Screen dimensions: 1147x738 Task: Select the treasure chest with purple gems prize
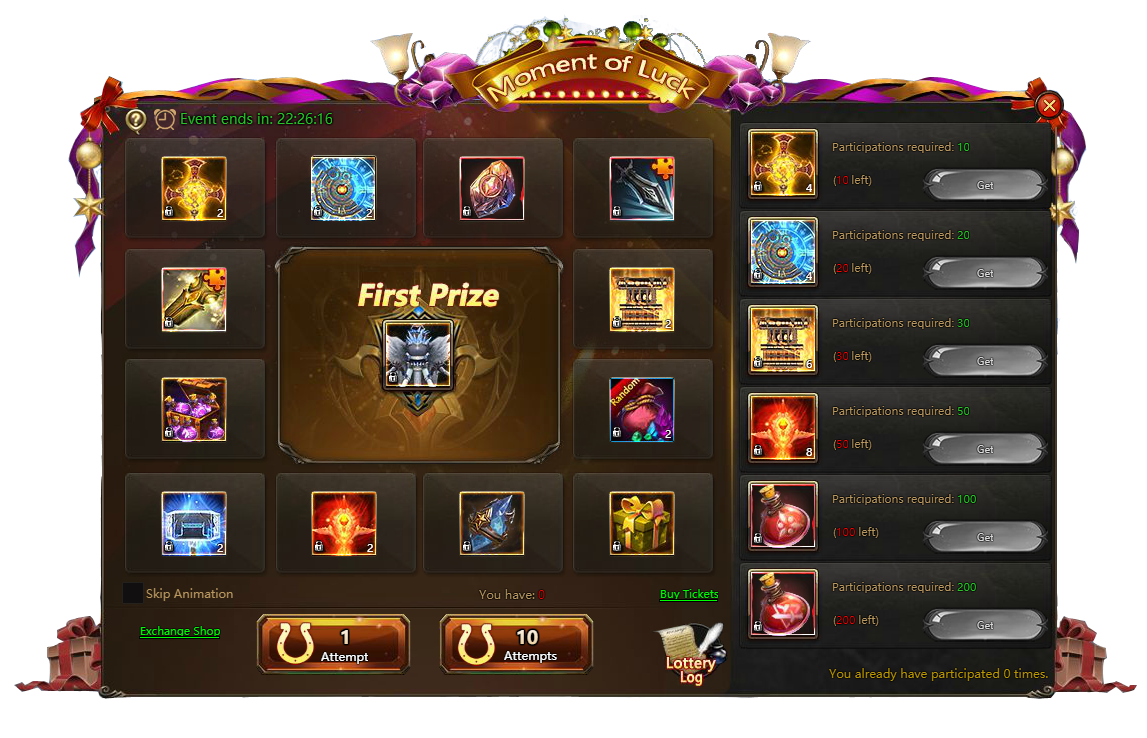point(194,409)
